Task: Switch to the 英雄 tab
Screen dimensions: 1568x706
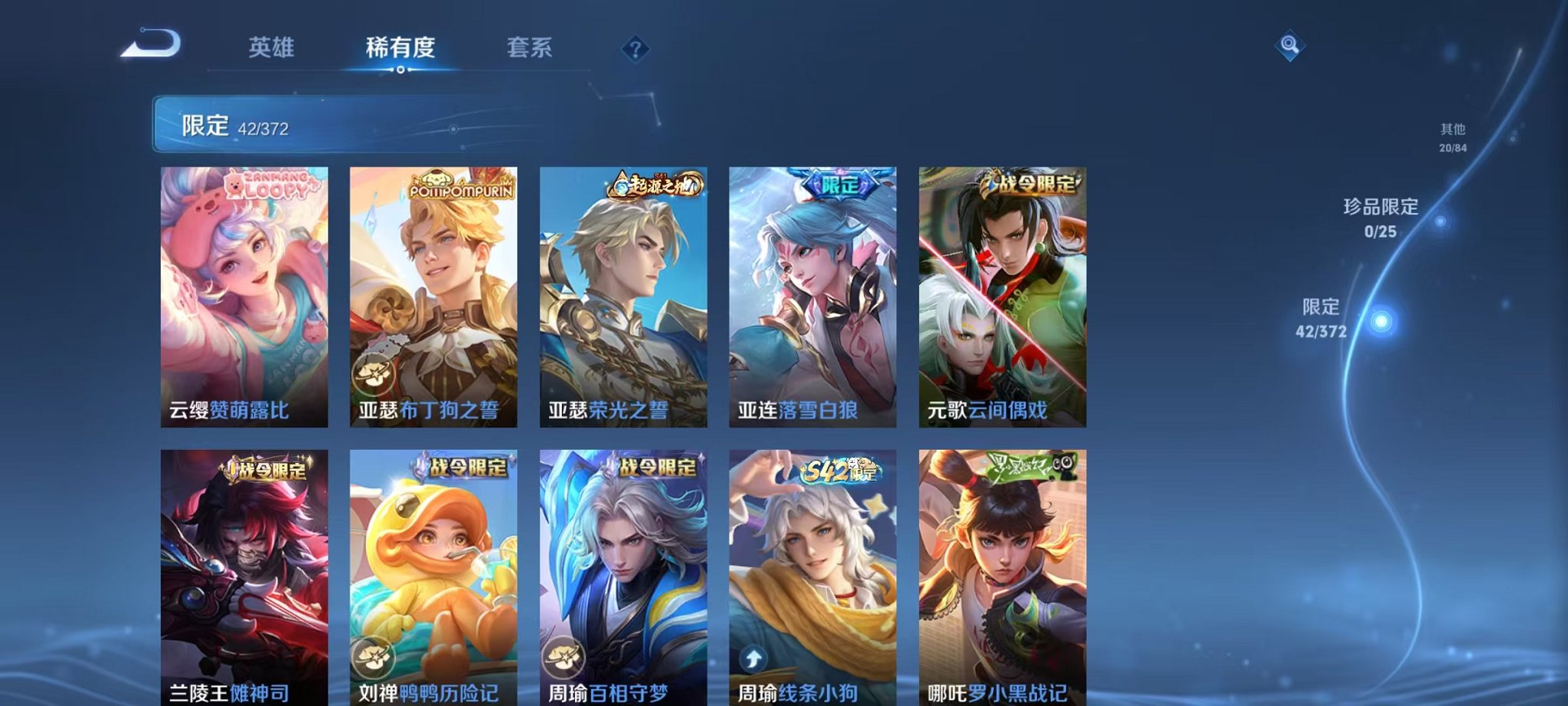Action: 268,46
